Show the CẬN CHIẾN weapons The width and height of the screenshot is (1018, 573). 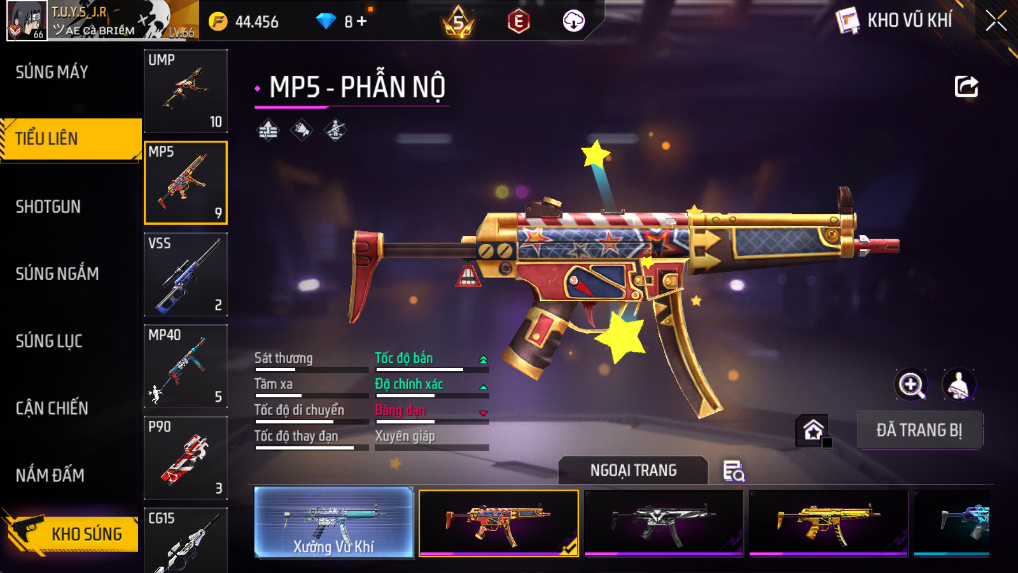[x=52, y=408]
